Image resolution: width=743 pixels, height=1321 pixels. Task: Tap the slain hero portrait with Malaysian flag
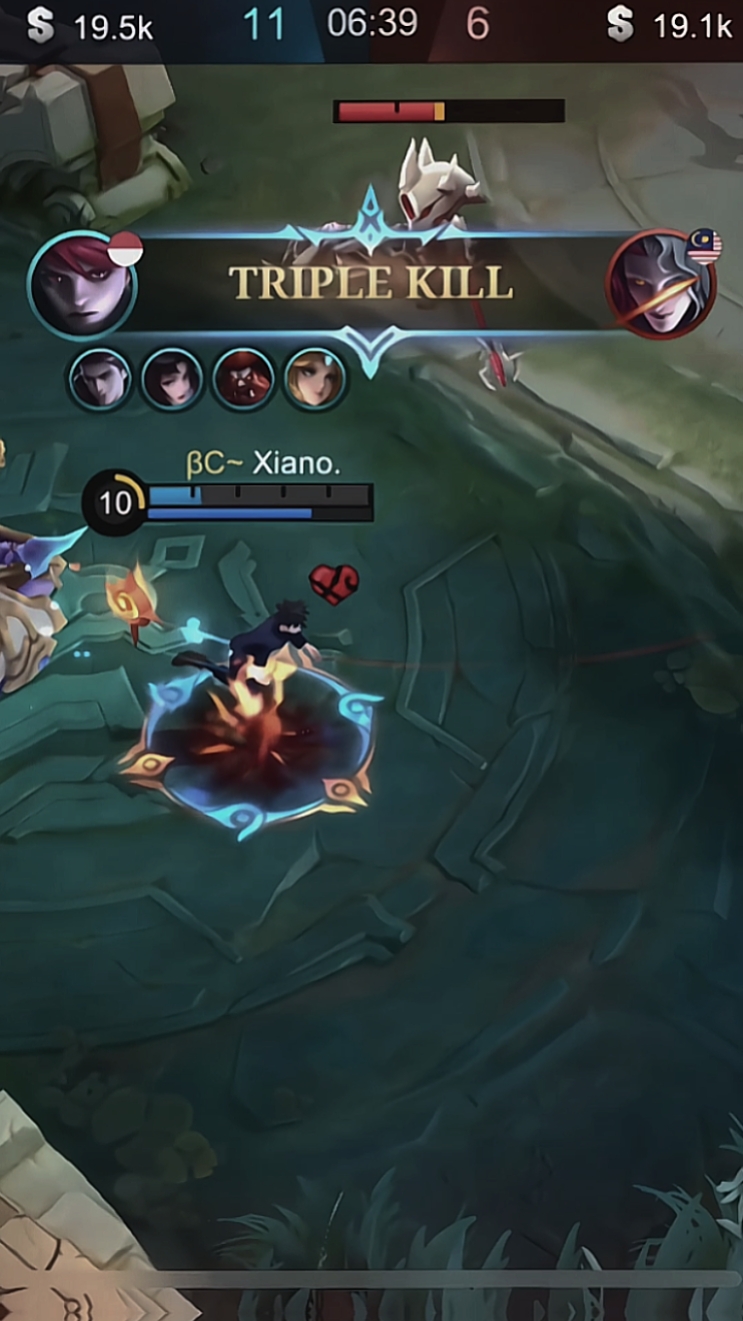tap(661, 284)
